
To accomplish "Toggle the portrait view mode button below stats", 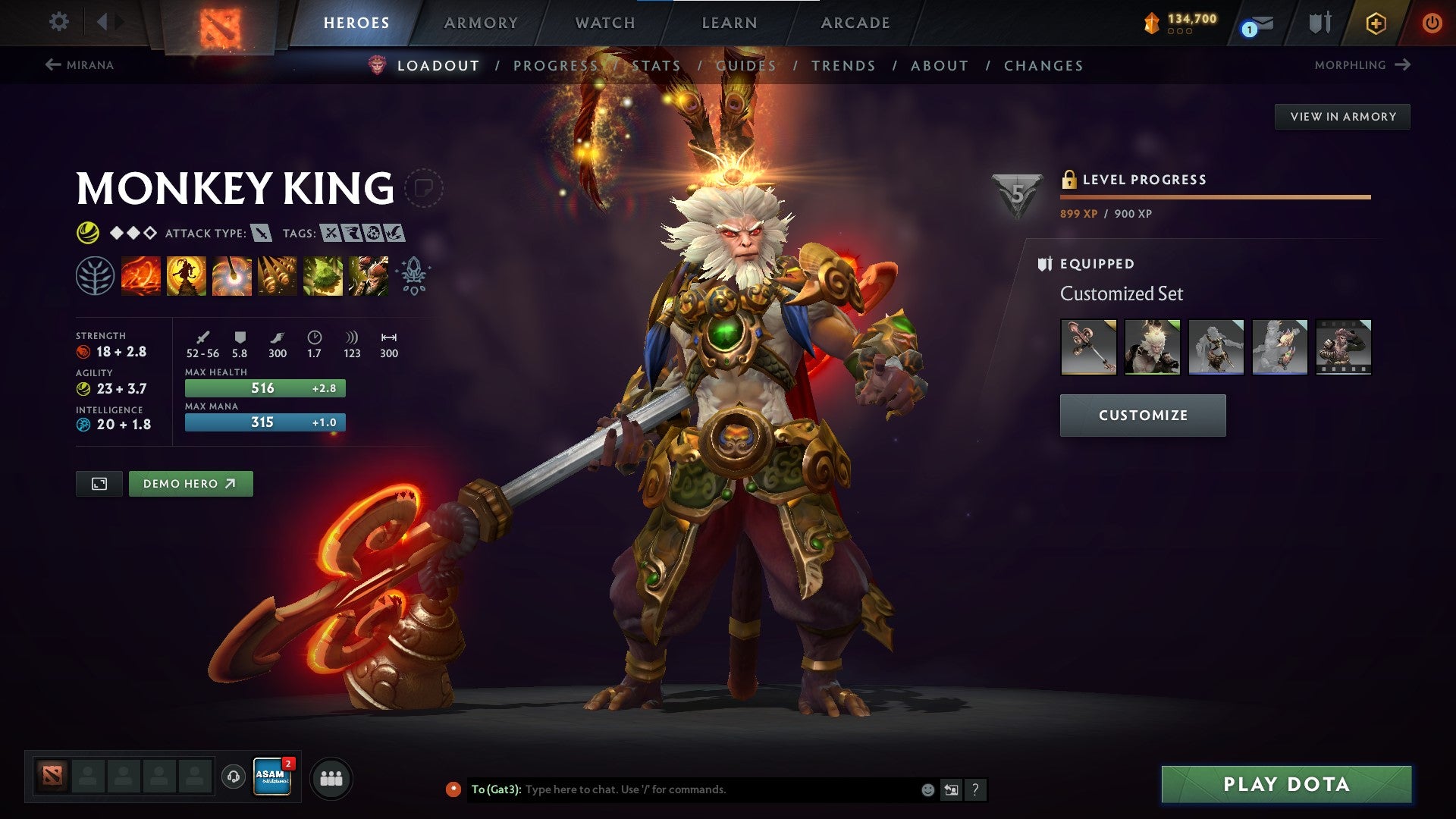I will (x=99, y=483).
